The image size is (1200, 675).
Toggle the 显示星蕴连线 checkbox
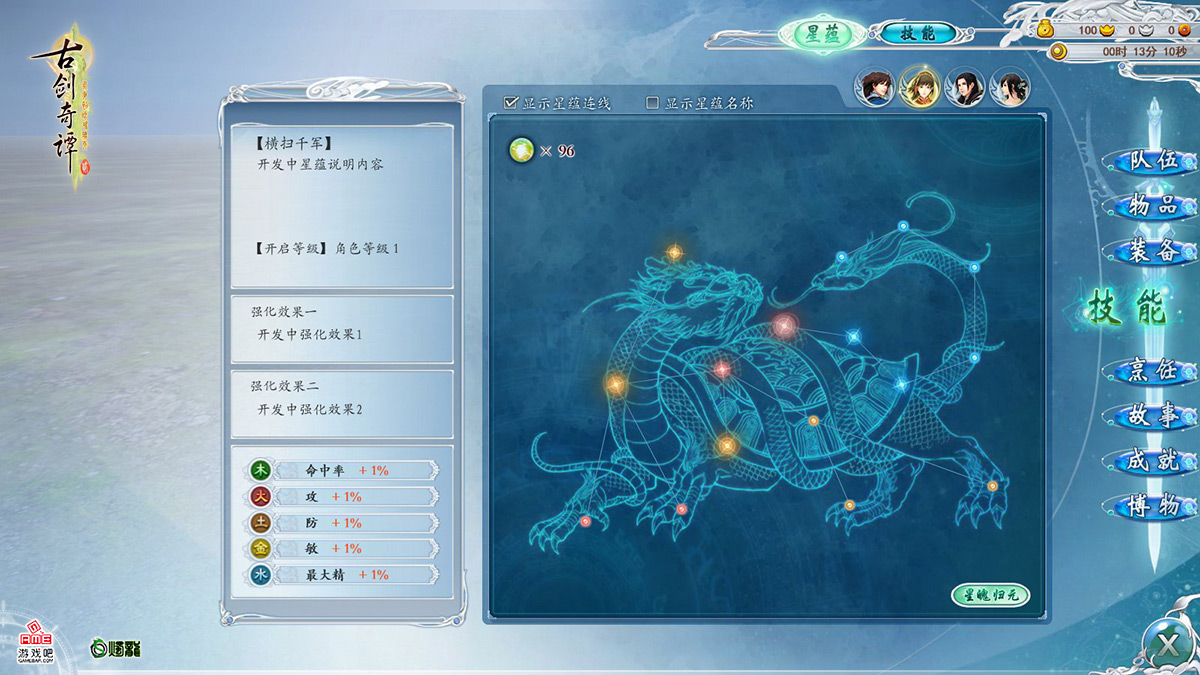512,102
